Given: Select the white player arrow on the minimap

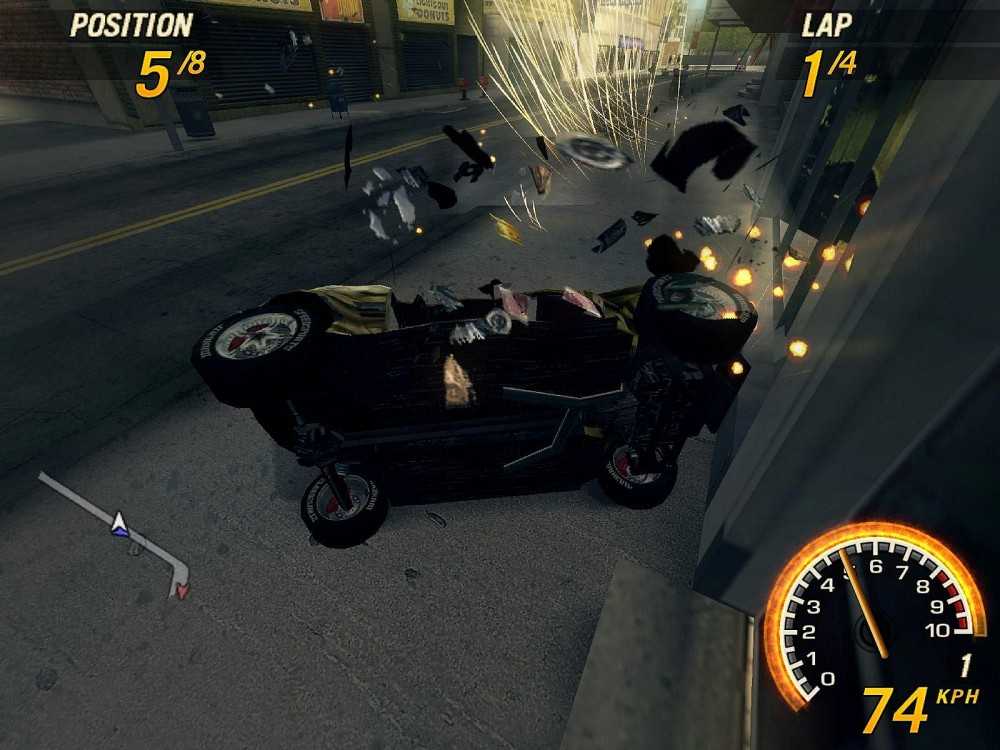Looking at the screenshot, I should coord(120,521).
